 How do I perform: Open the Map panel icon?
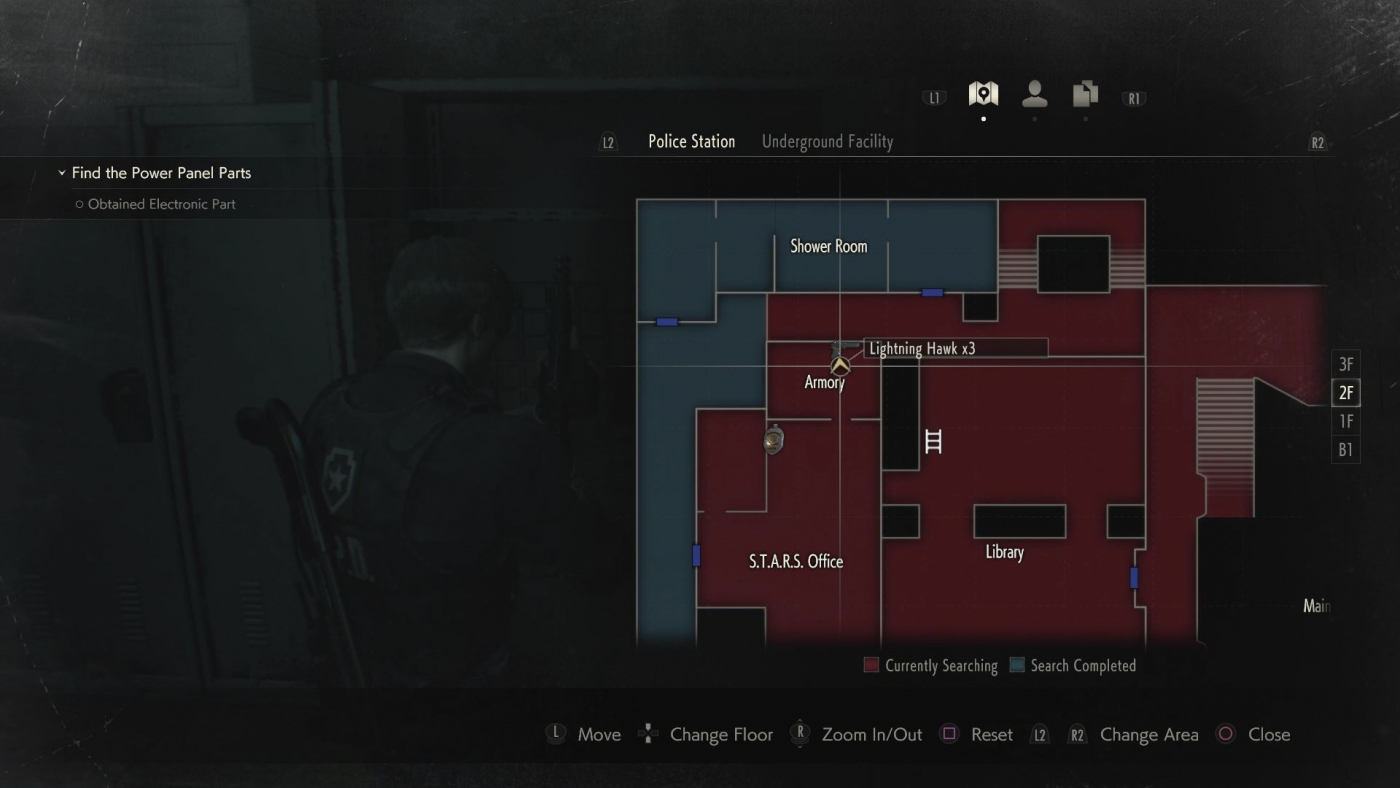[x=983, y=94]
